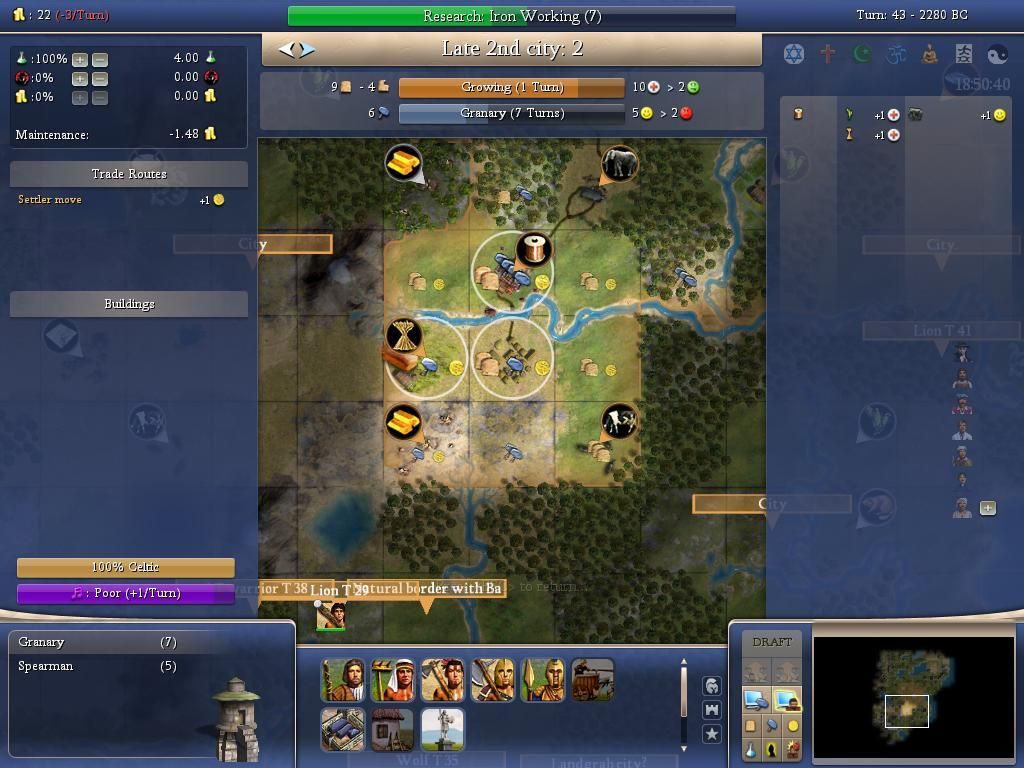Emphasize commerce with the gold coin button

click(x=793, y=726)
